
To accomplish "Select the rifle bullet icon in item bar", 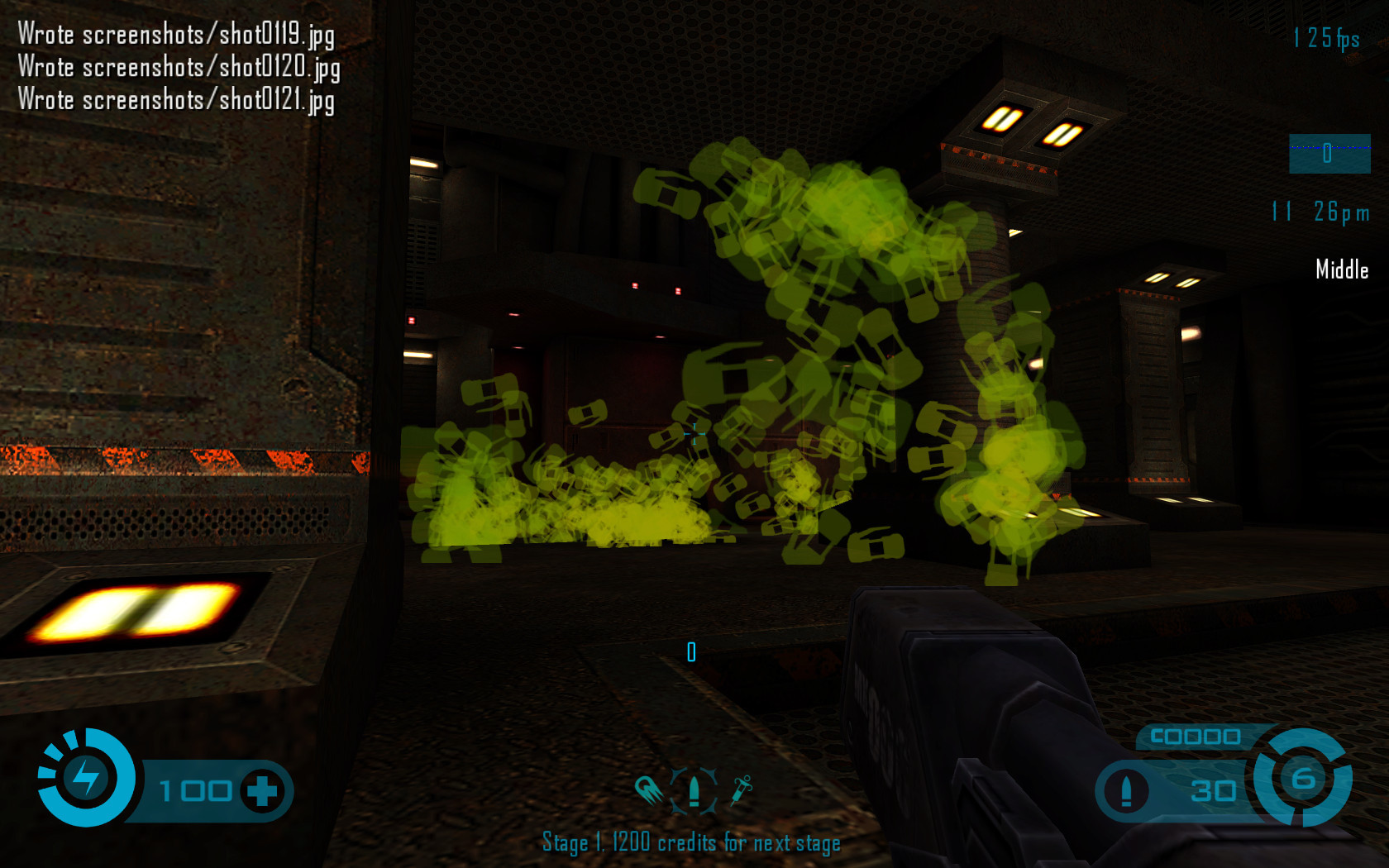I will [x=694, y=789].
